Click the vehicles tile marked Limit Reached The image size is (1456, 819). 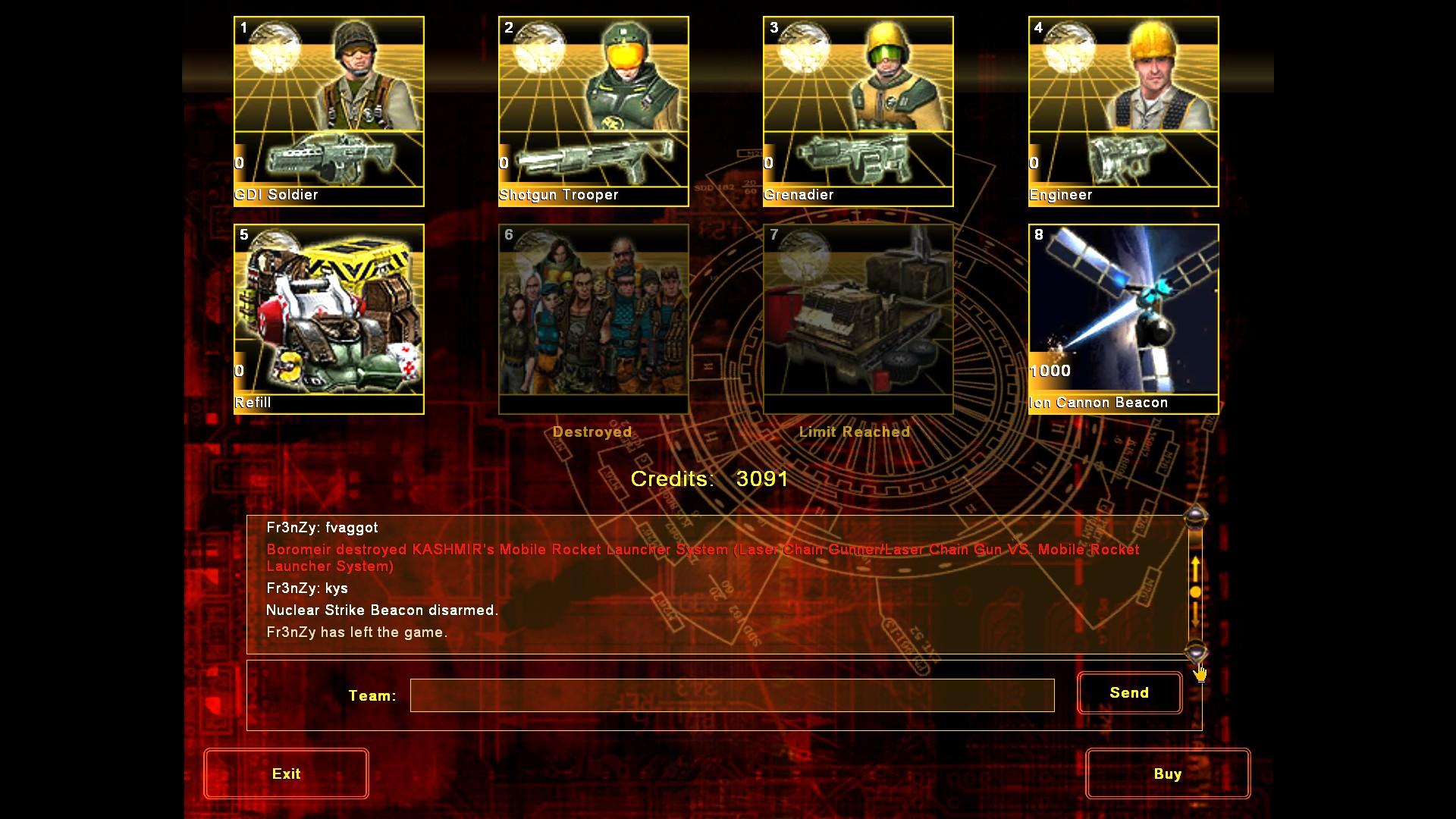point(858,319)
